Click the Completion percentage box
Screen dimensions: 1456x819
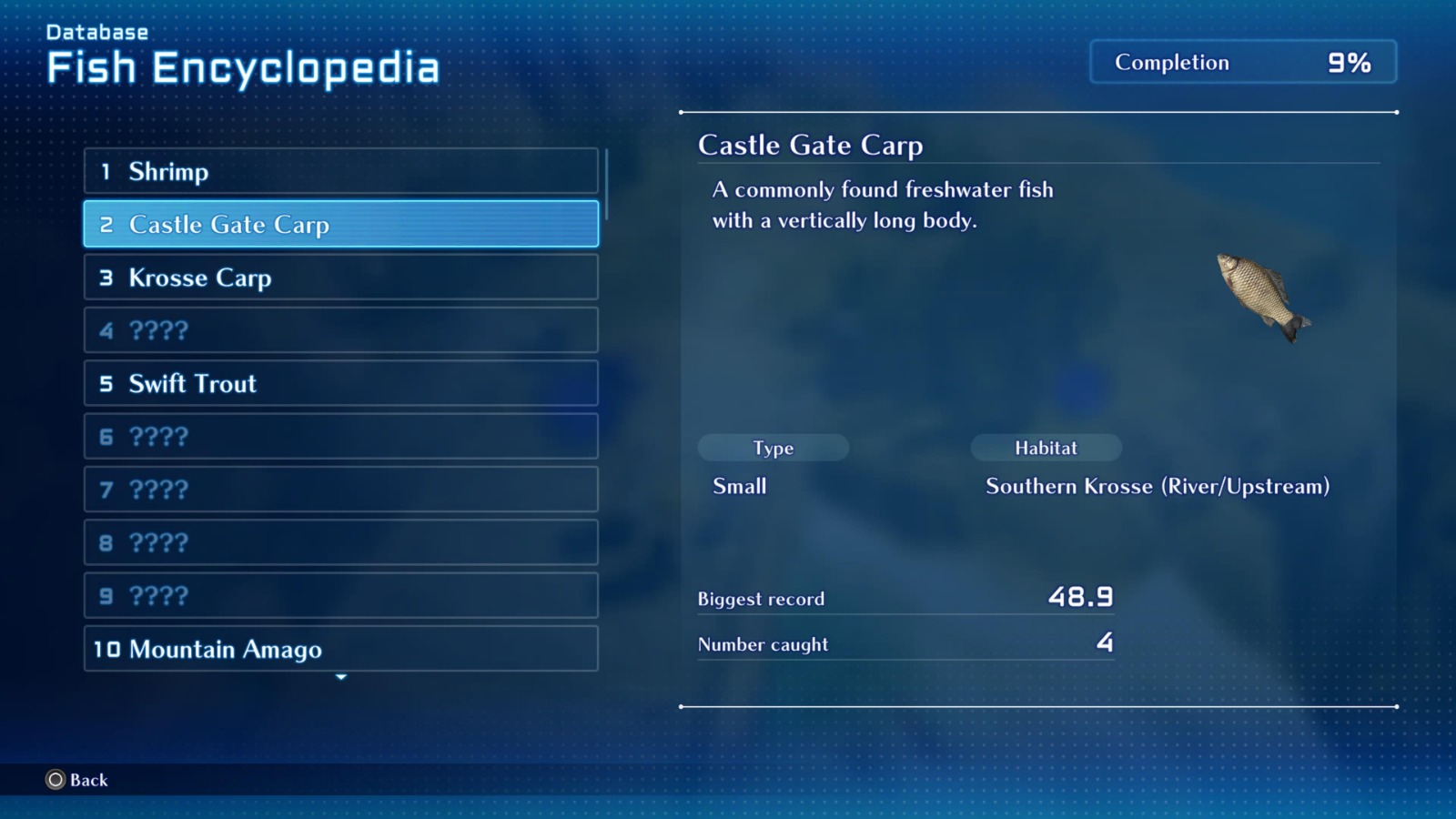point(1242,62)
